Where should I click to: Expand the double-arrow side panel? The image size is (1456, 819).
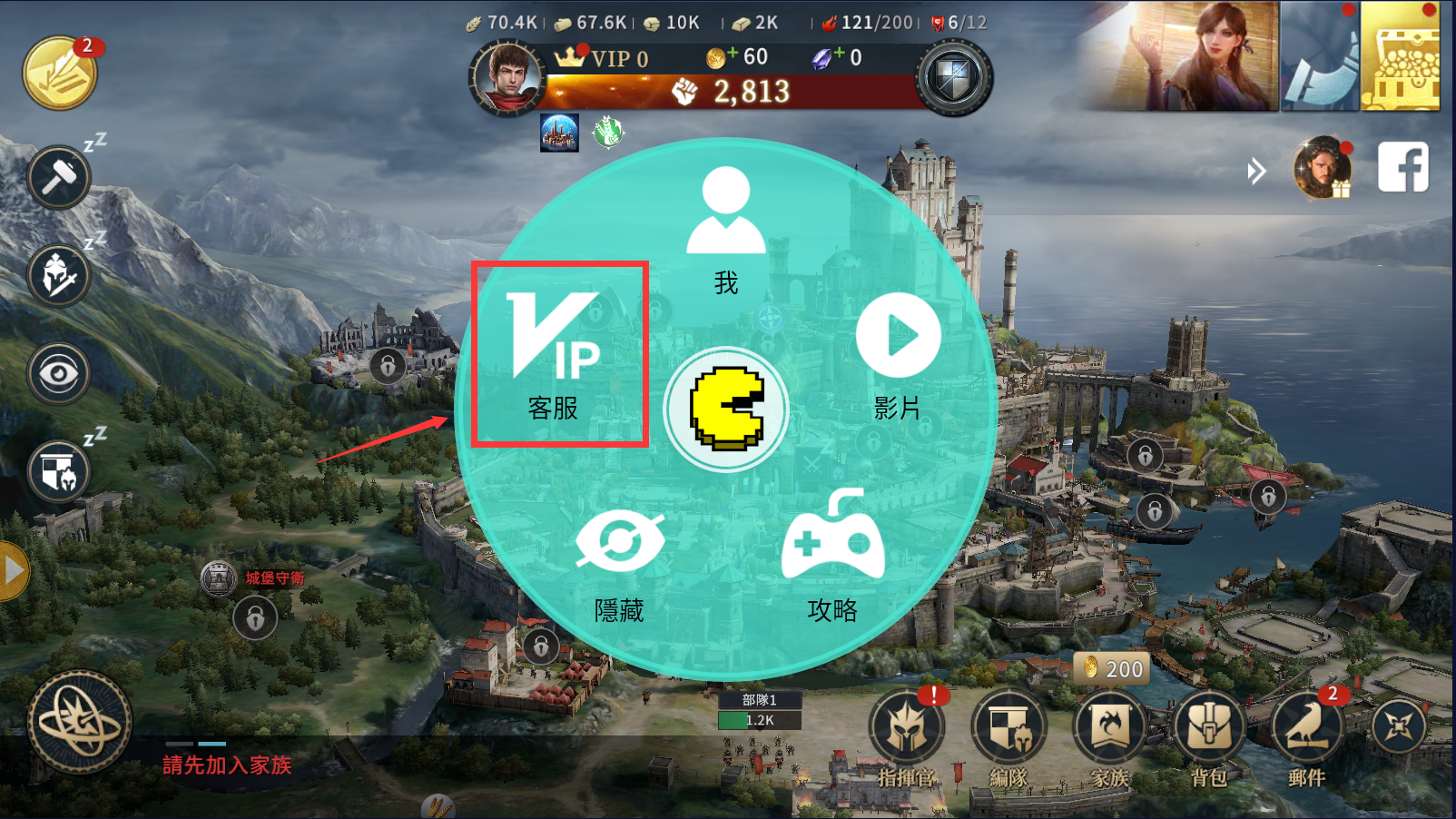[x=1256, y=170]
